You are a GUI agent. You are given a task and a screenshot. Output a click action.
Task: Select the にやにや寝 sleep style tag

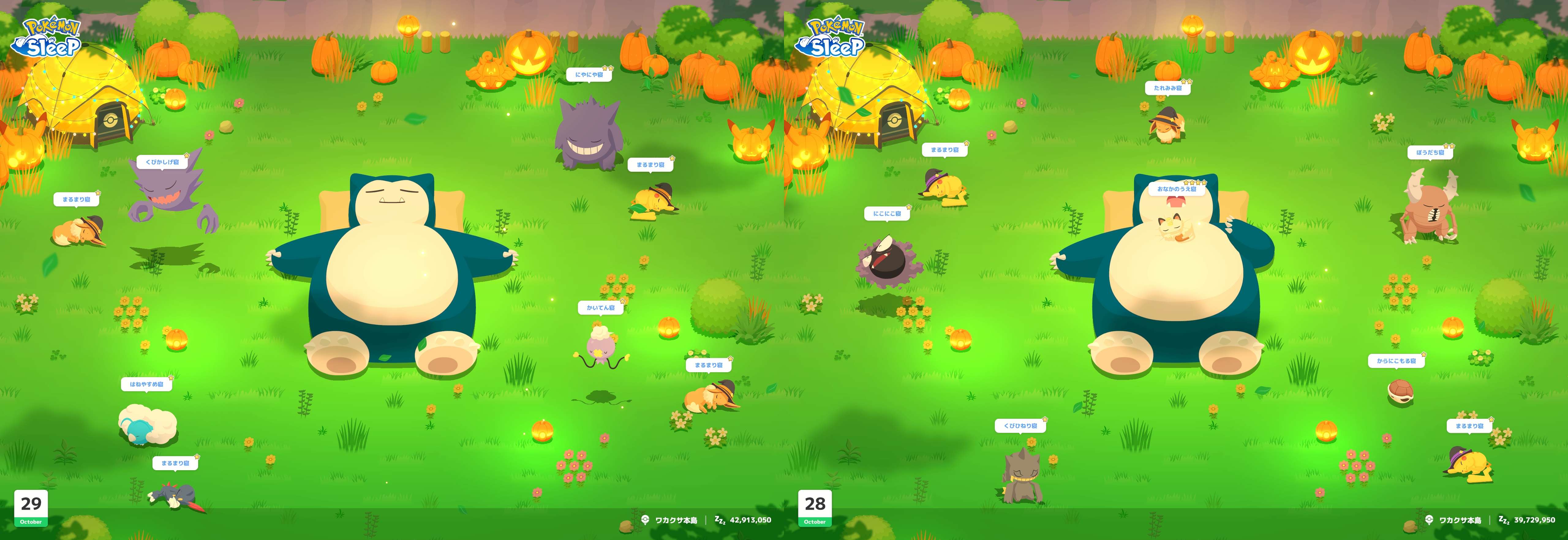tap(589, 75)
